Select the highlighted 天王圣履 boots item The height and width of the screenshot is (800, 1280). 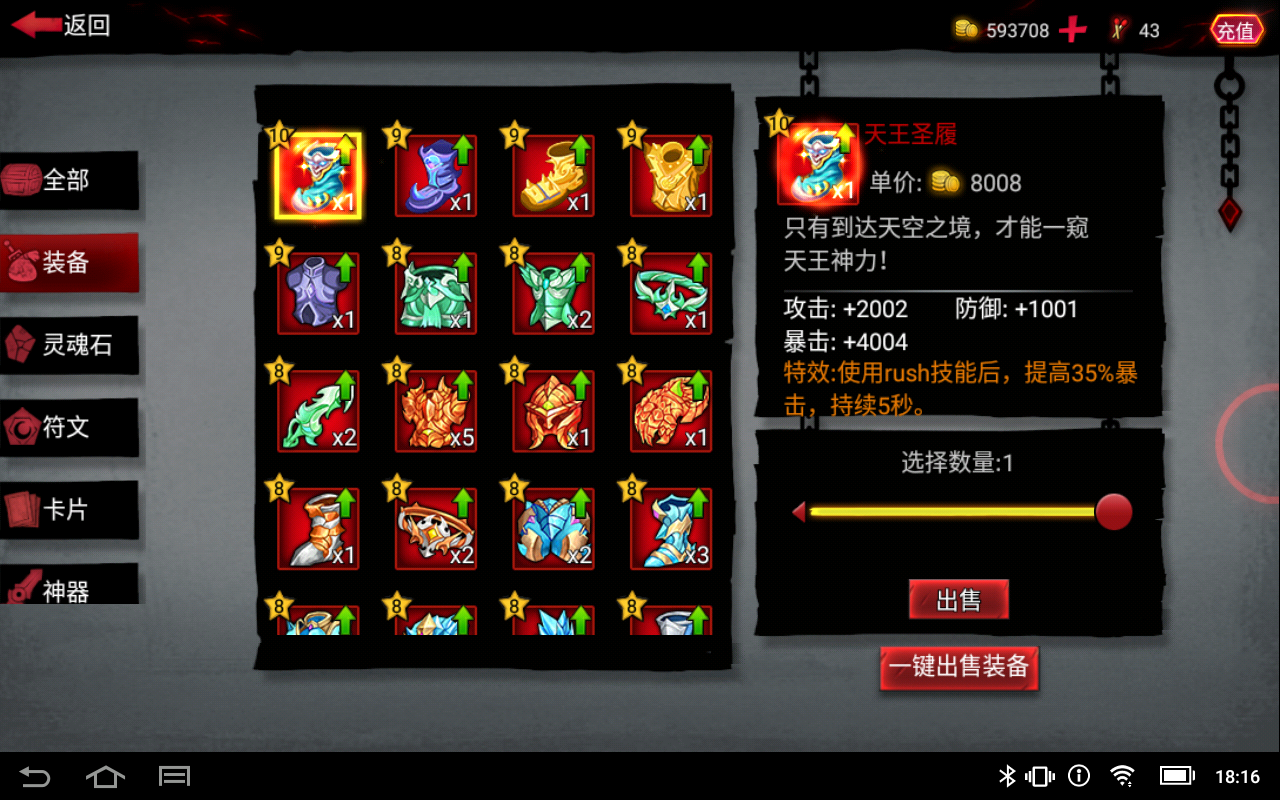click(x=318, y=177)
